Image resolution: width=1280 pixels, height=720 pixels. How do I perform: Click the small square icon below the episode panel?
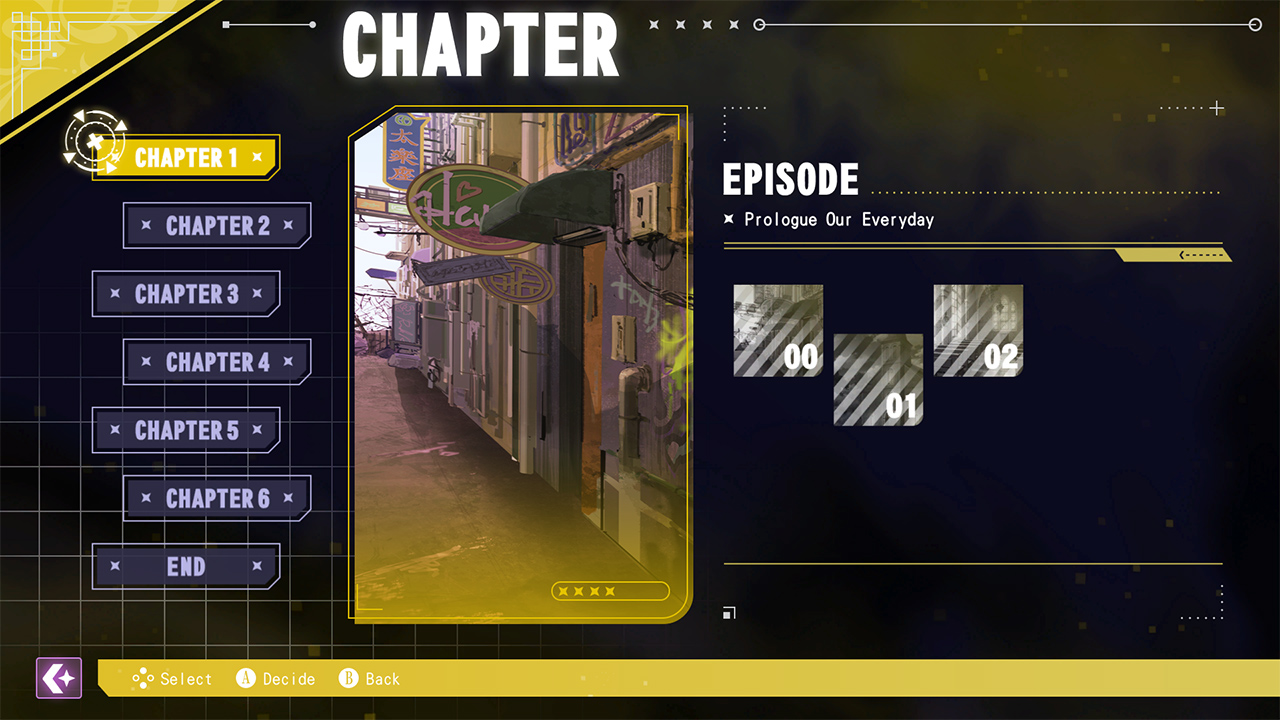pos(729,612)
